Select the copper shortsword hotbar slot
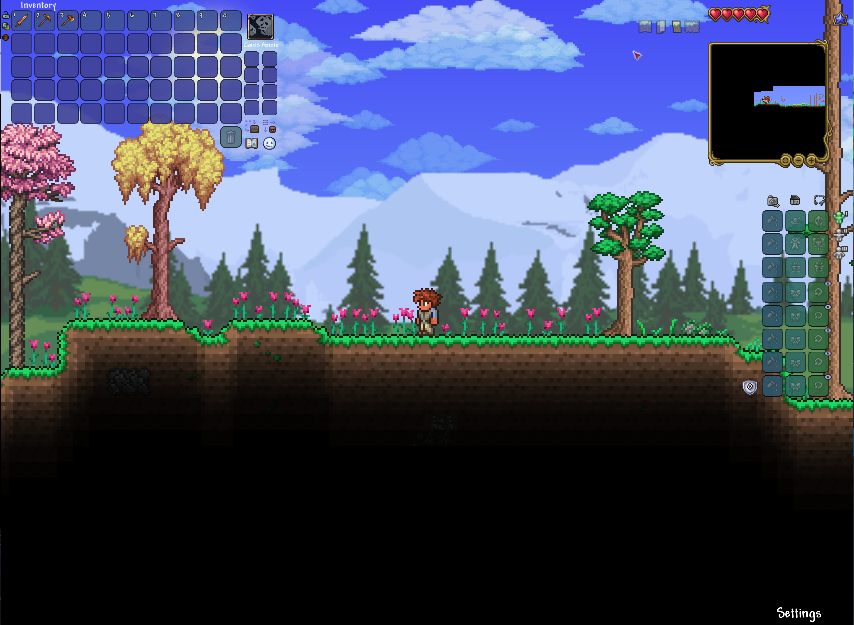Image resolution: width=854 pixels, height=625 pixels. click(x=21, y=20)
